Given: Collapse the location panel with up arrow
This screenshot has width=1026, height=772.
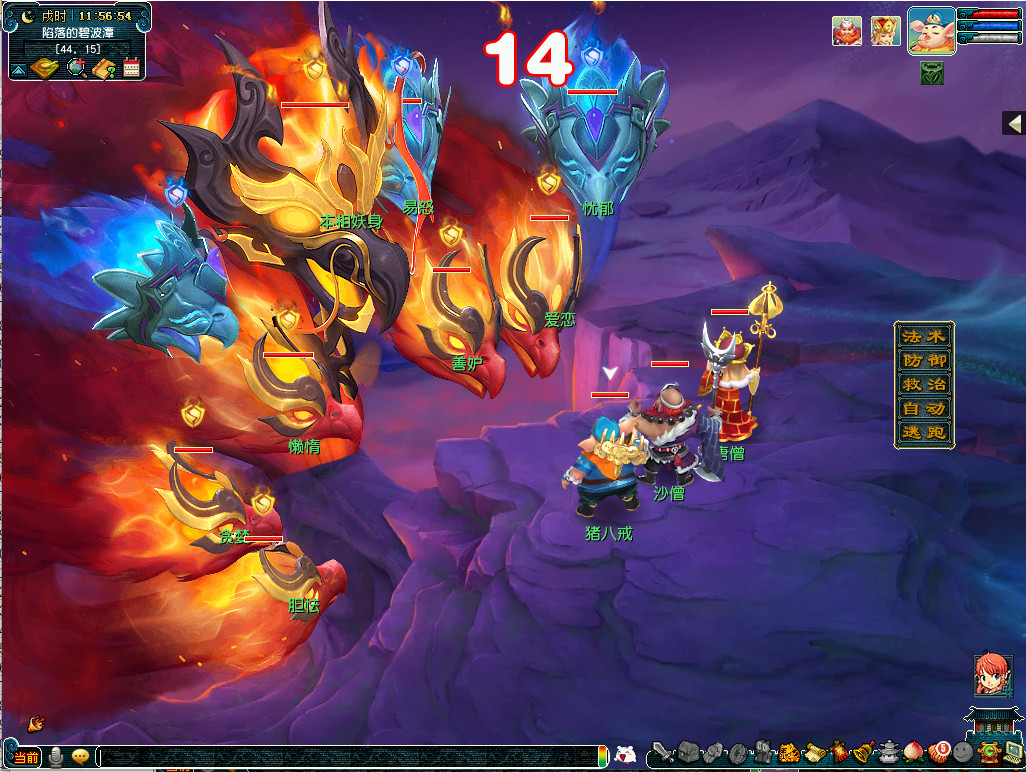Looking at the screenshot, I should (17, 69).
